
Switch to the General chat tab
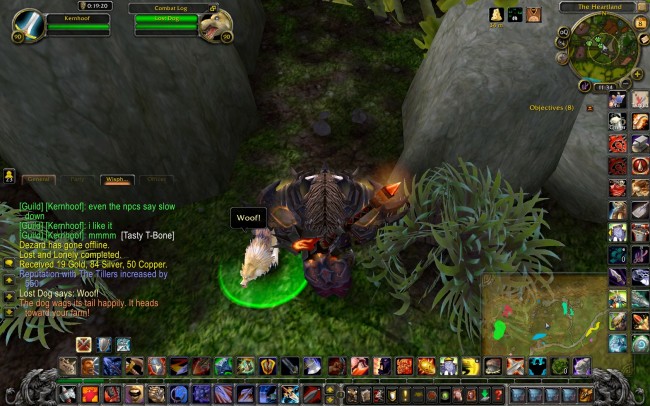pyautogui.click(x=40, y=180)
